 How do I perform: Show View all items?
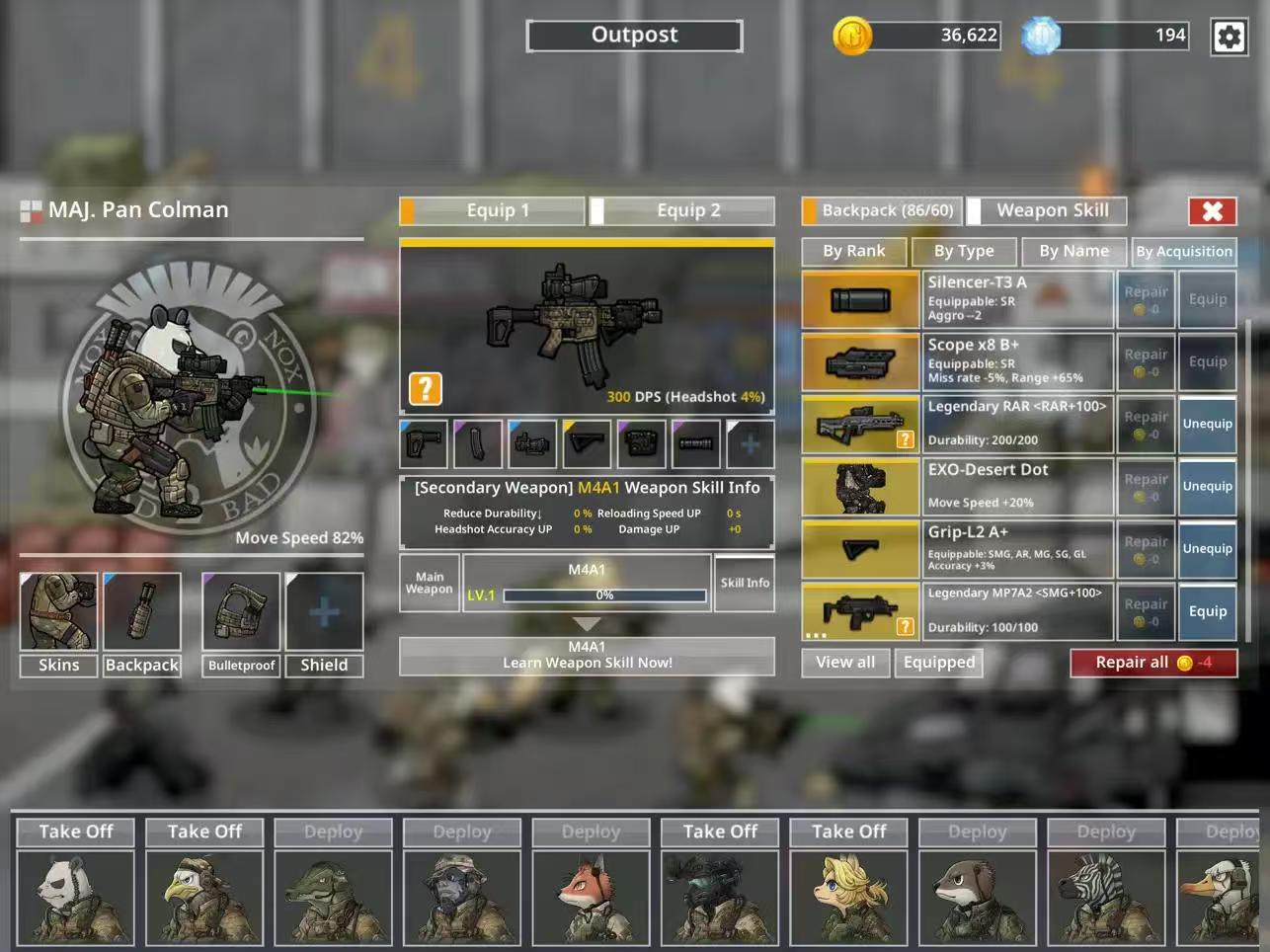[845, 663]
